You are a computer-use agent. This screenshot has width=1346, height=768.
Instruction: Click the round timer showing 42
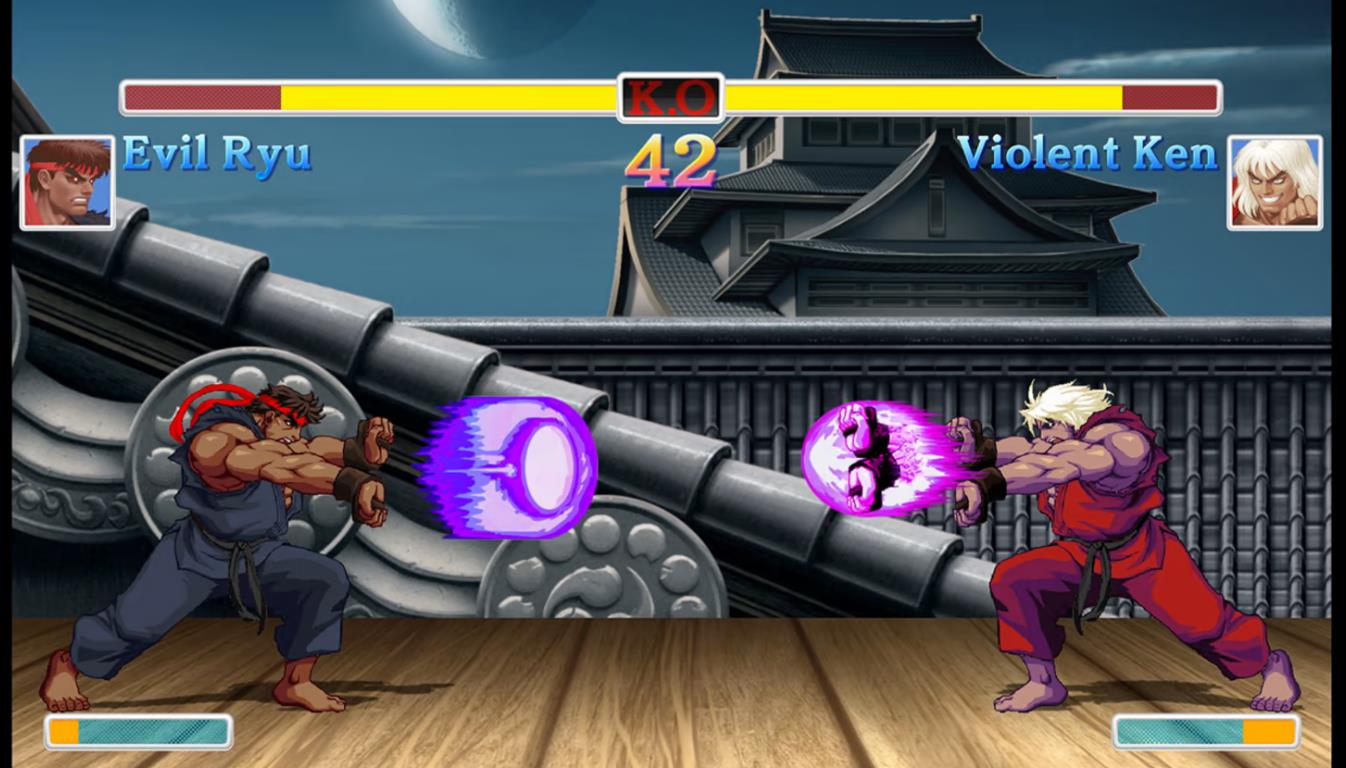tap(672, 160)
